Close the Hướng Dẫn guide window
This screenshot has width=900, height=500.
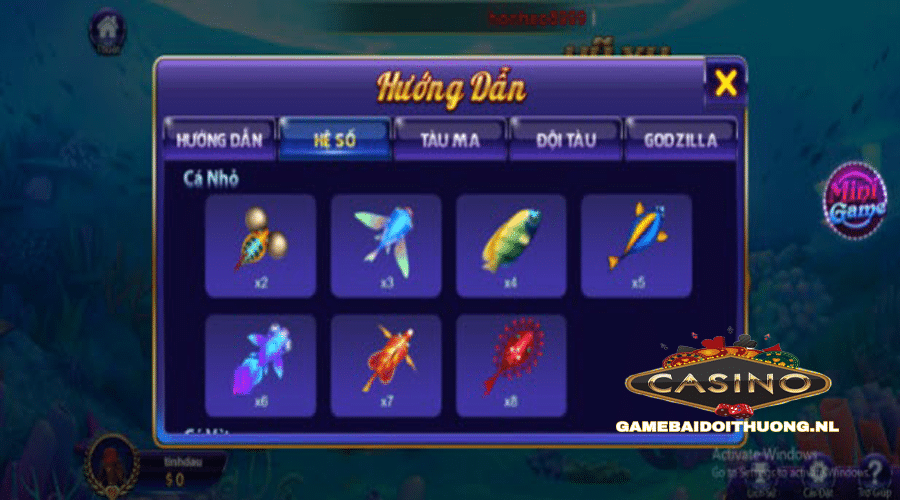pos(725,84)
